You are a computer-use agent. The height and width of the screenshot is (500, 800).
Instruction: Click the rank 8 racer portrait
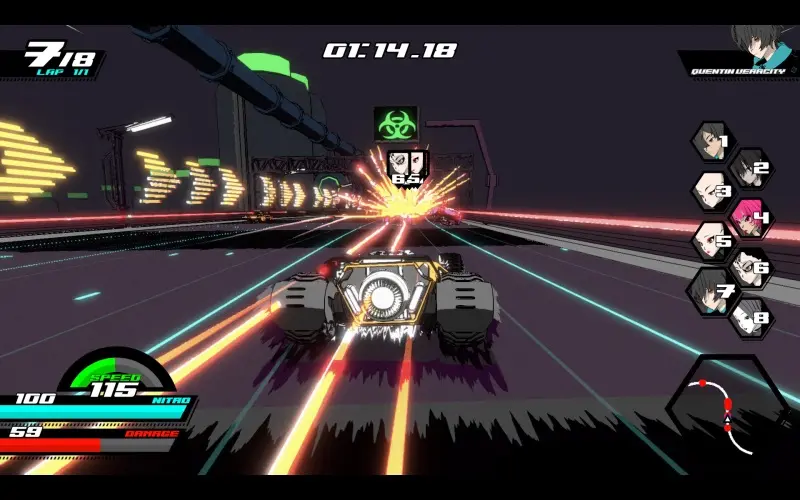pos(748,317)
